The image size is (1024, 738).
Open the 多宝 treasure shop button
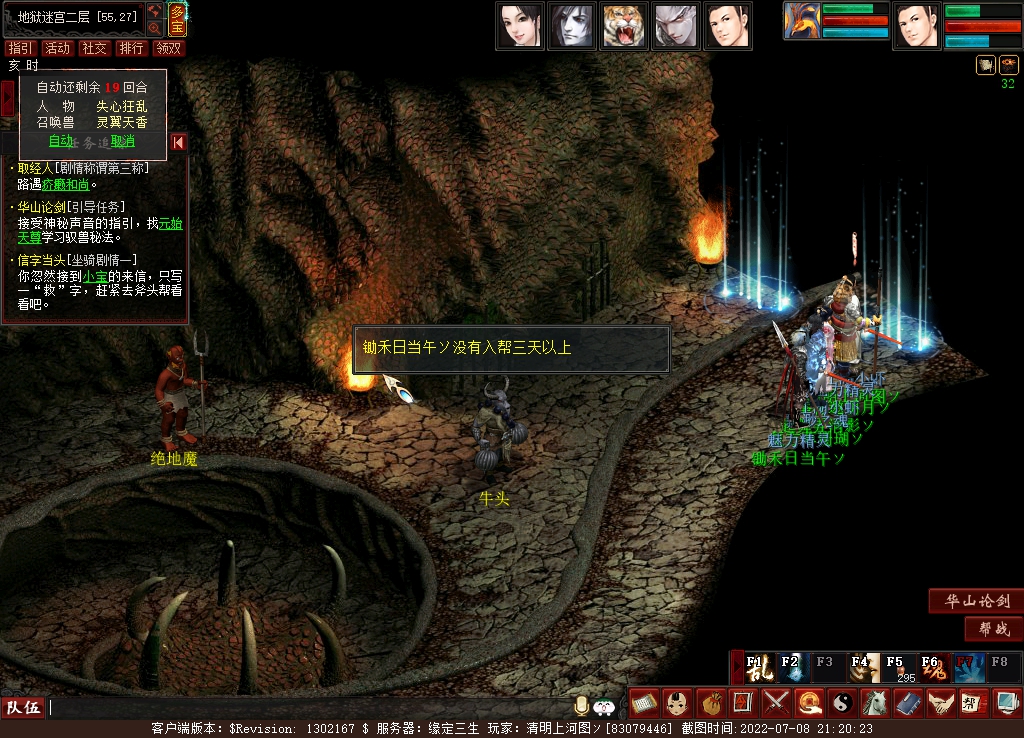(177, 19)
